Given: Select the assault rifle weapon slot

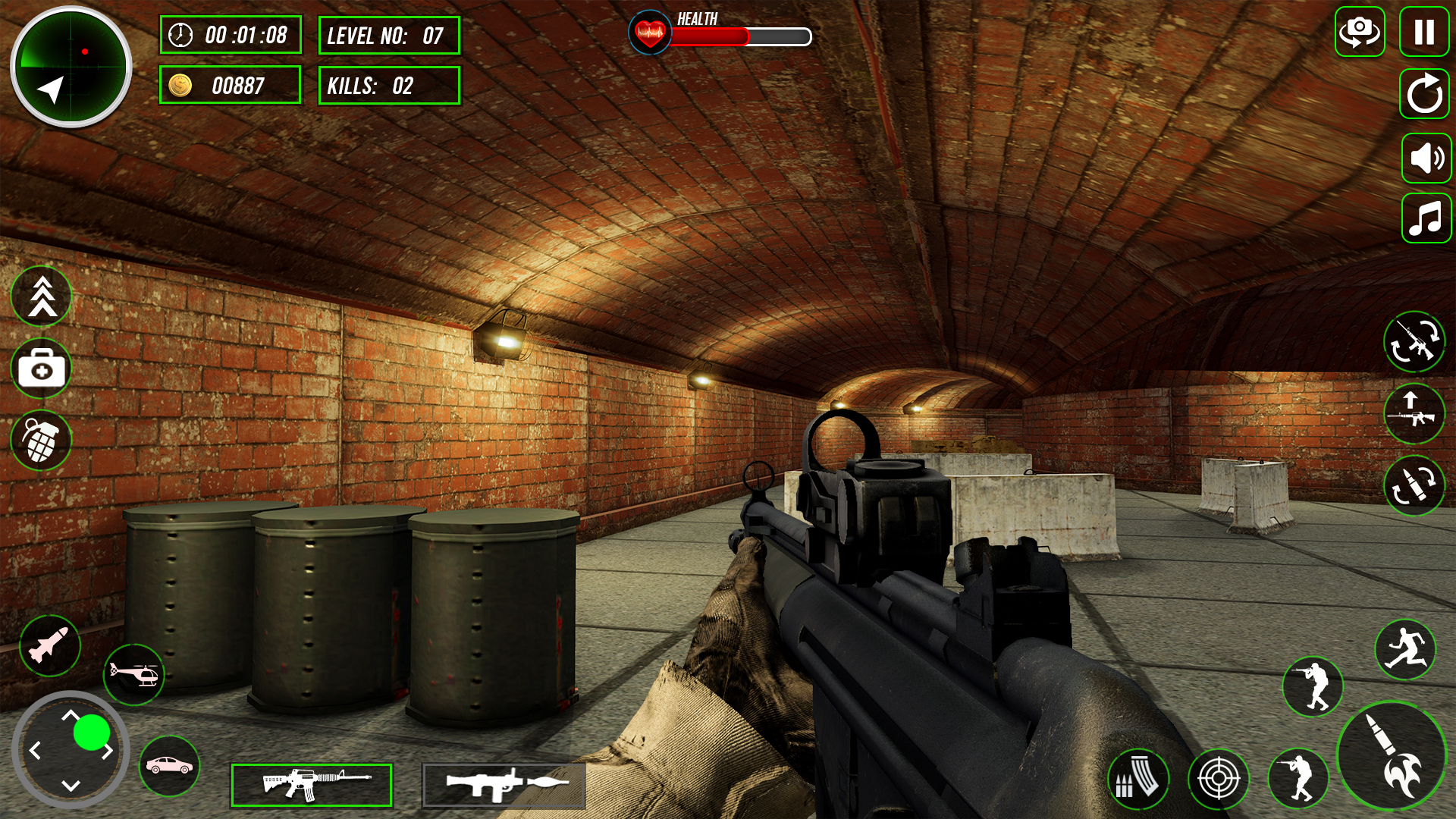Looking at the screenshot, I should (311, 785).
